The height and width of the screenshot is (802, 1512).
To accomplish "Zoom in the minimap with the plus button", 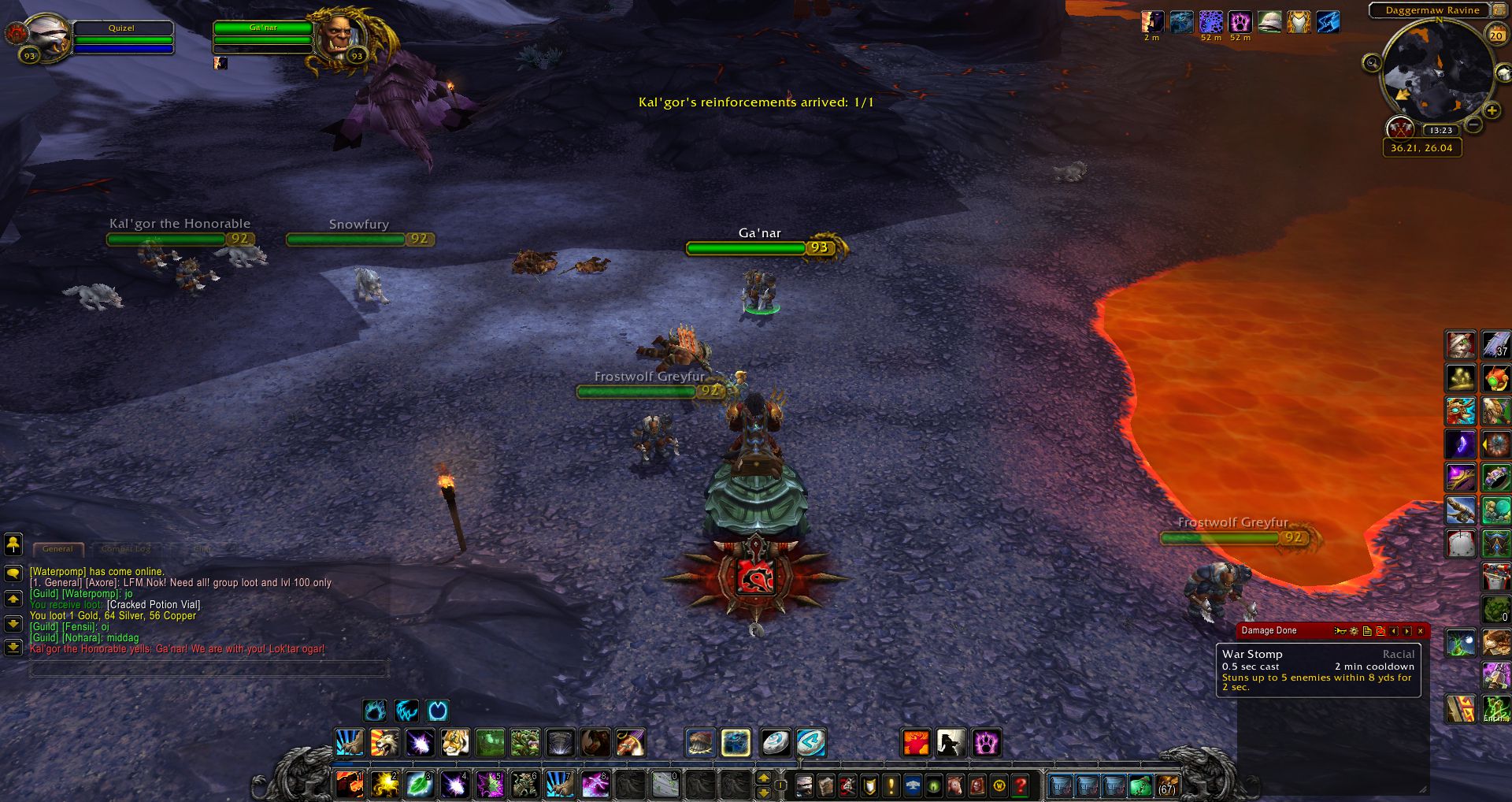I will 1492,111.
